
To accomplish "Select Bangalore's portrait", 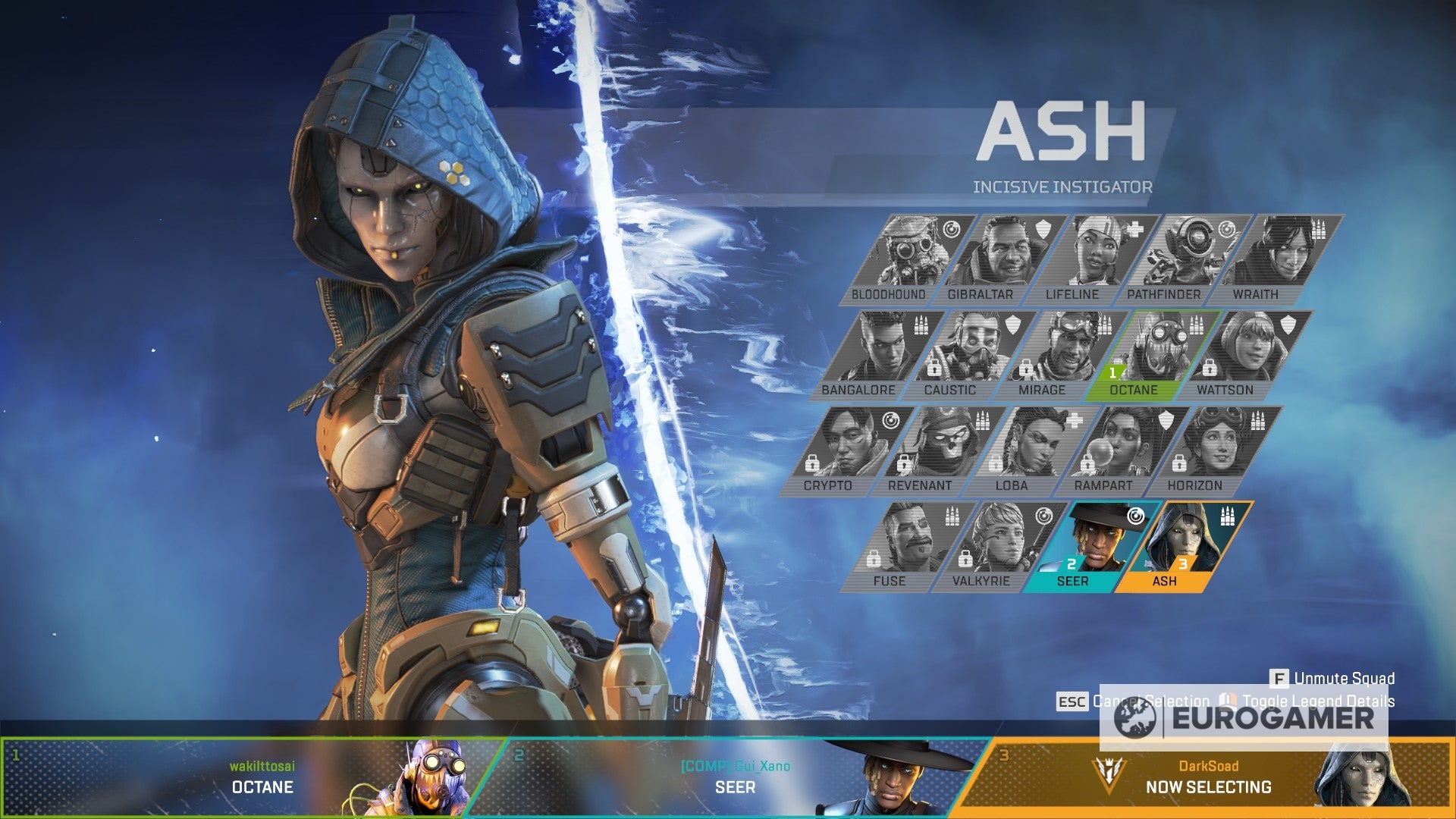I will 881,349.
